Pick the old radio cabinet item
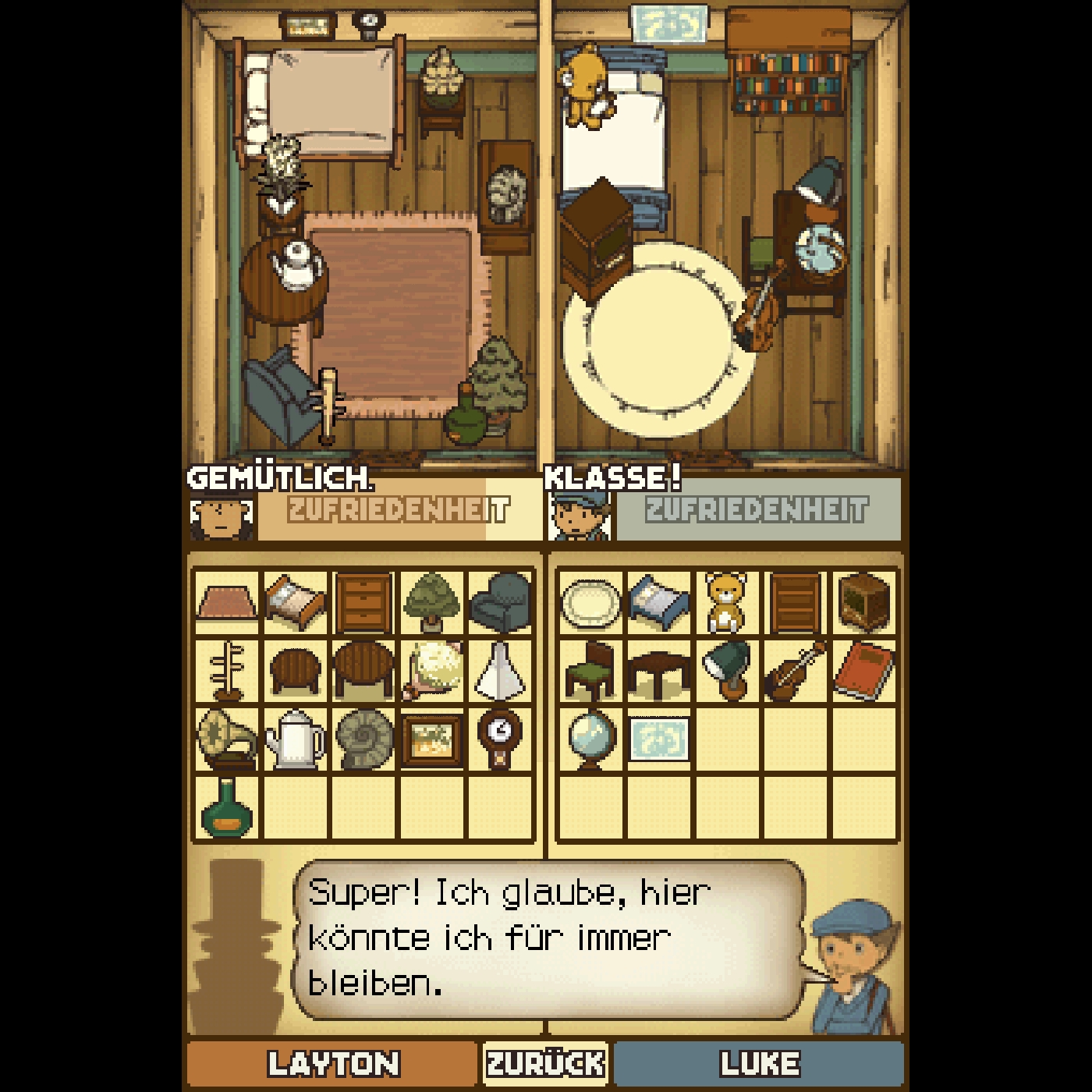Image resolution: width=1092 pixels, height=1092 pixels. [863, 602]
